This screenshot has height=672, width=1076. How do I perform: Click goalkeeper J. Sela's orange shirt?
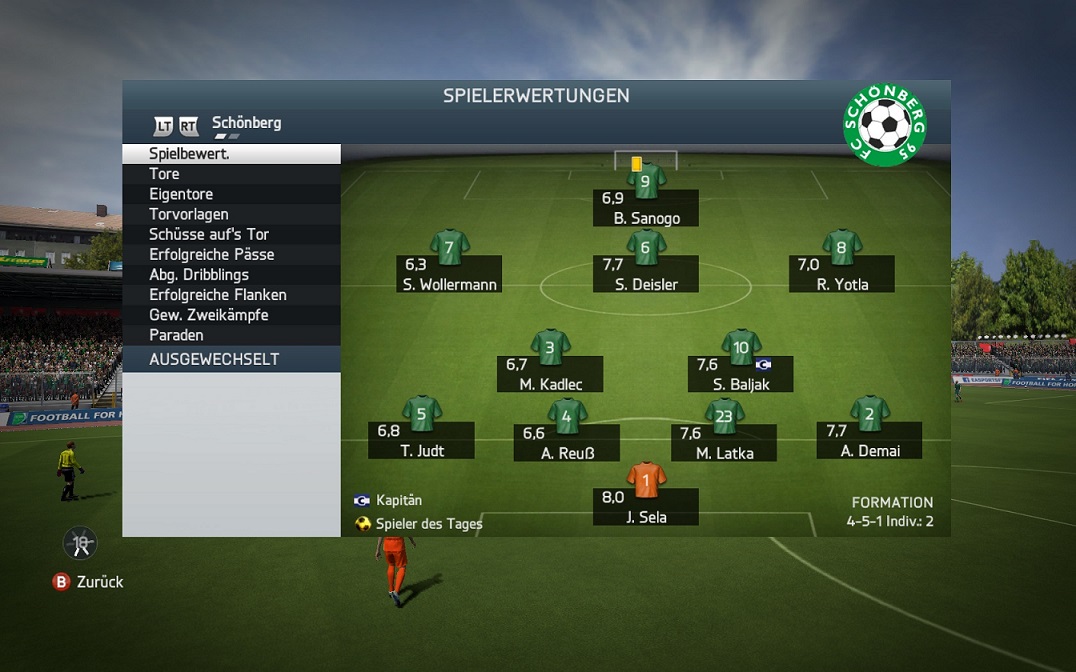646,480
